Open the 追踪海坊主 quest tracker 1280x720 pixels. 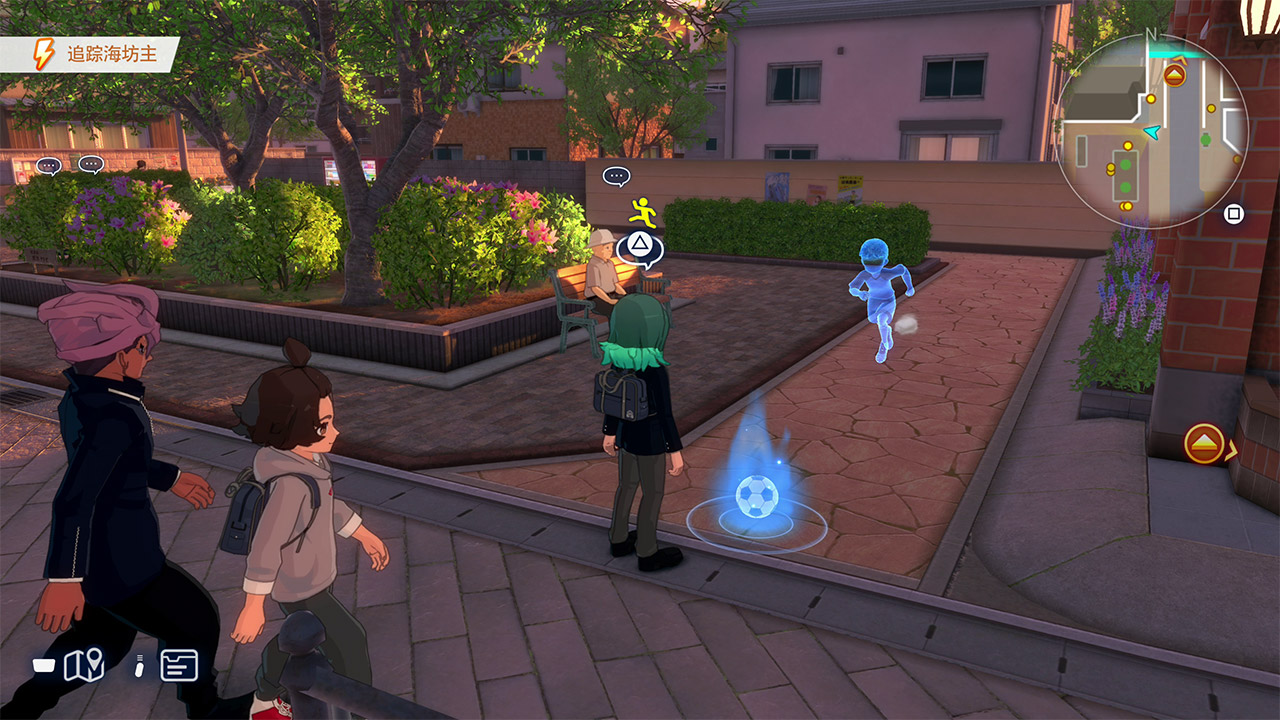coord(92,55)
